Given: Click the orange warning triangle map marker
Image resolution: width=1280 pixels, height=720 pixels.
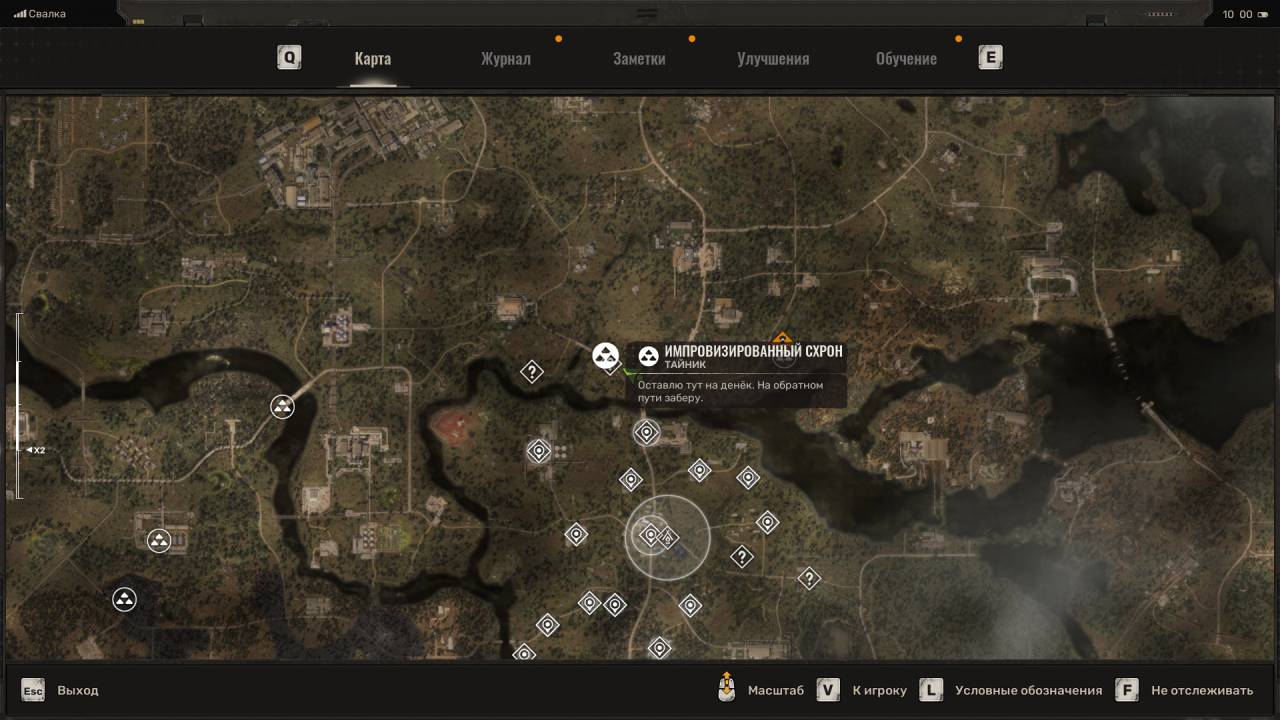Looking at the screenshot, I should coord(782,338).
